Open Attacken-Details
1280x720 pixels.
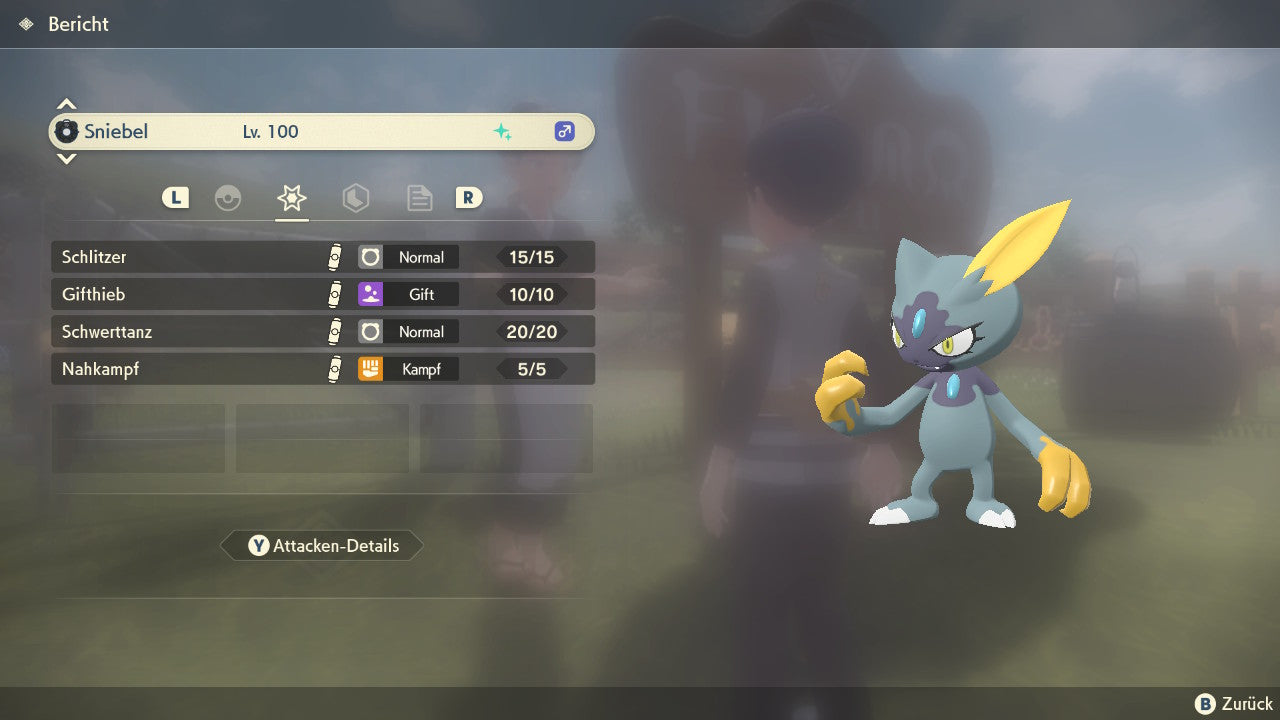tap(322, 546)
